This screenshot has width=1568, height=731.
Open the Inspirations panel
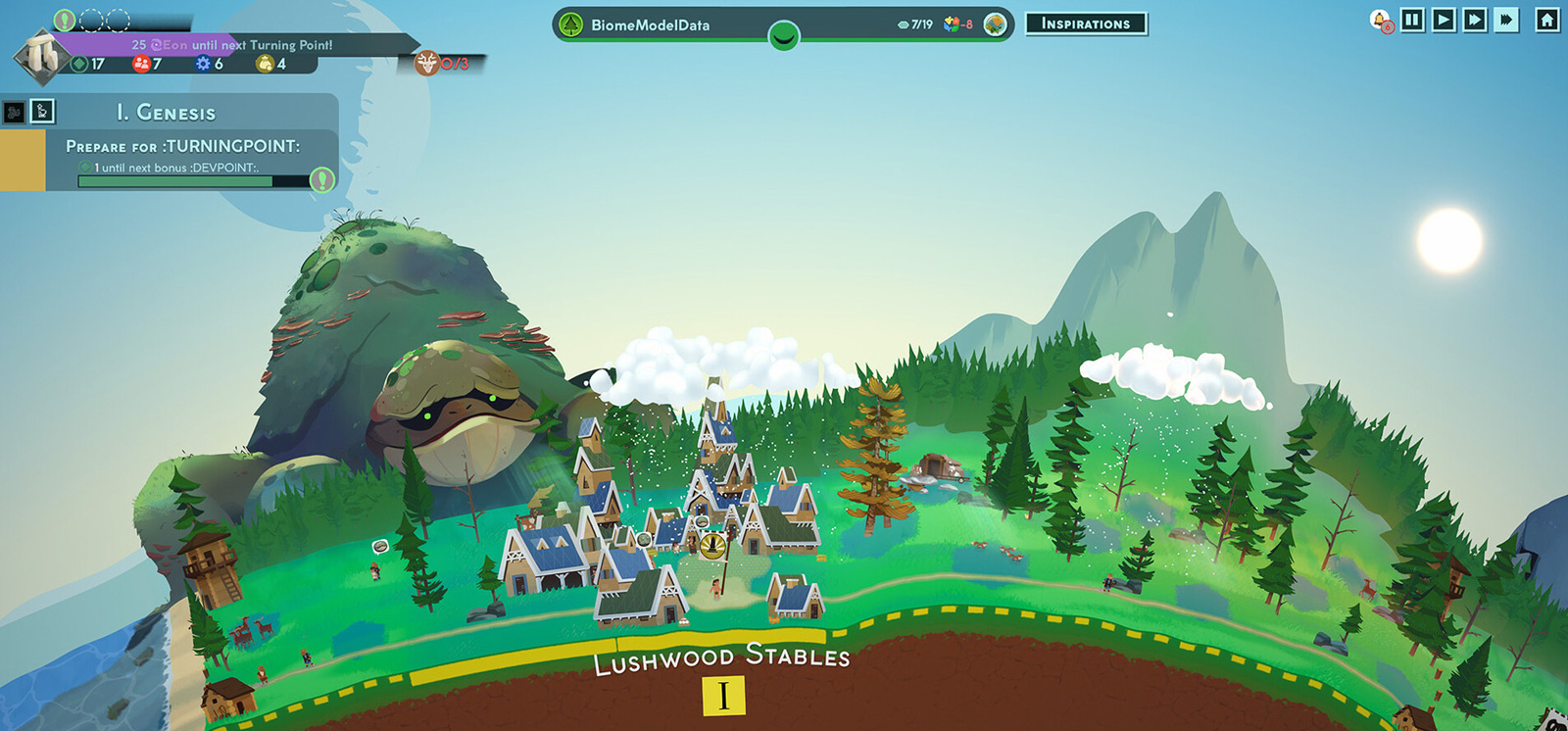pyautogui.click(x=1086, y=24)
